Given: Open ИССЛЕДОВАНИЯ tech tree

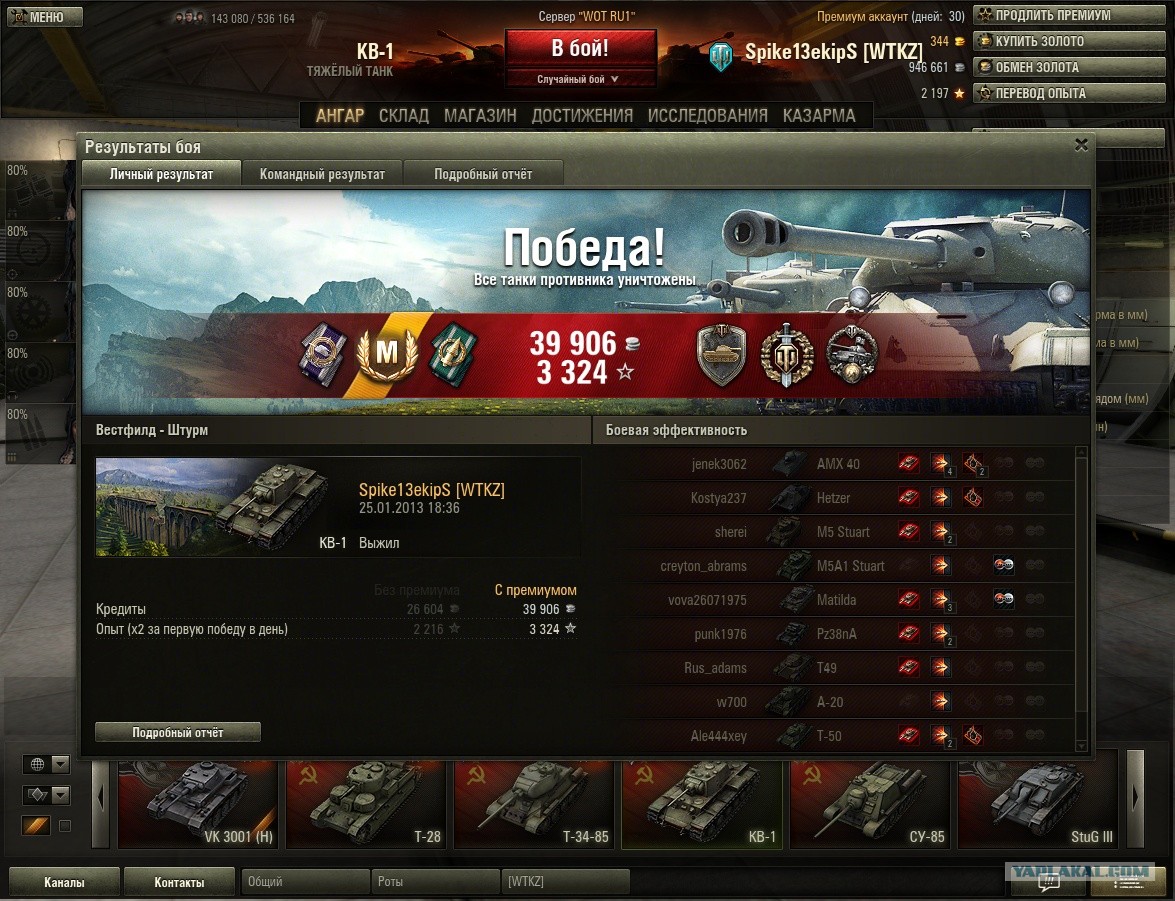Looking at the screenshot, I should pyautogui.click(x=707, y=115).
